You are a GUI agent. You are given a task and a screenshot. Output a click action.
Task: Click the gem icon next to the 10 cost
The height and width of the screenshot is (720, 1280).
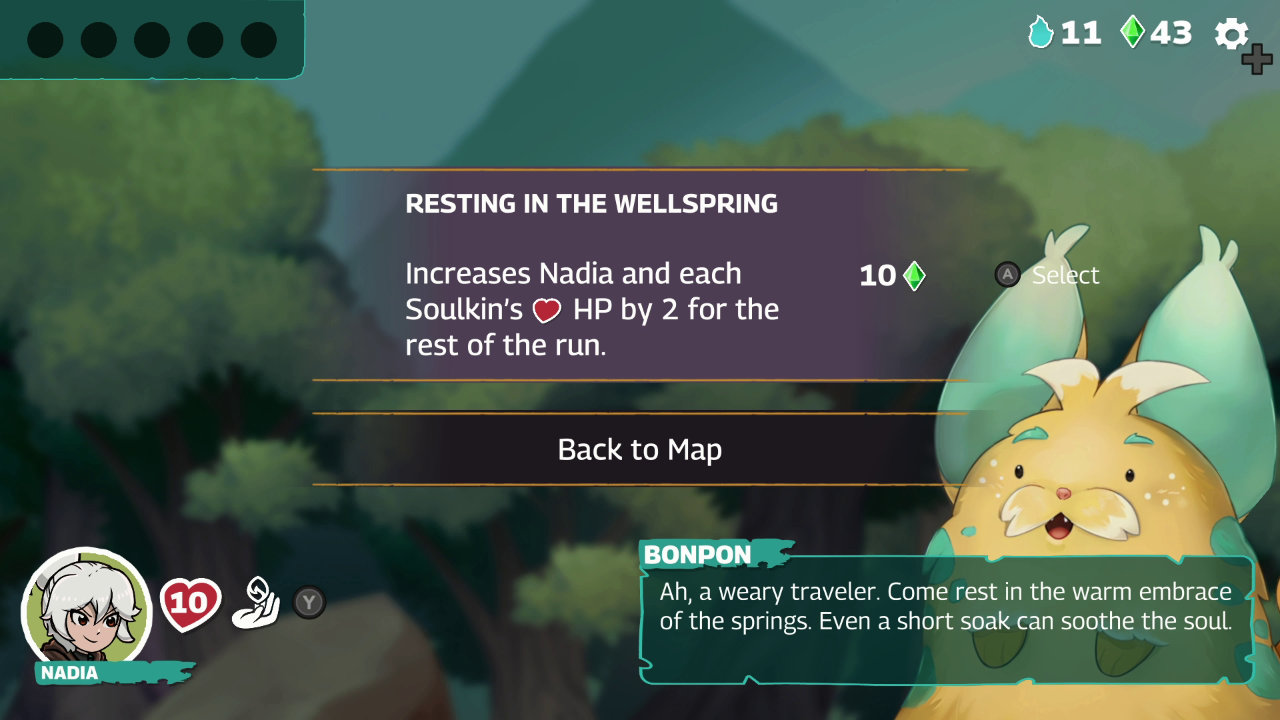click(913, 275)
